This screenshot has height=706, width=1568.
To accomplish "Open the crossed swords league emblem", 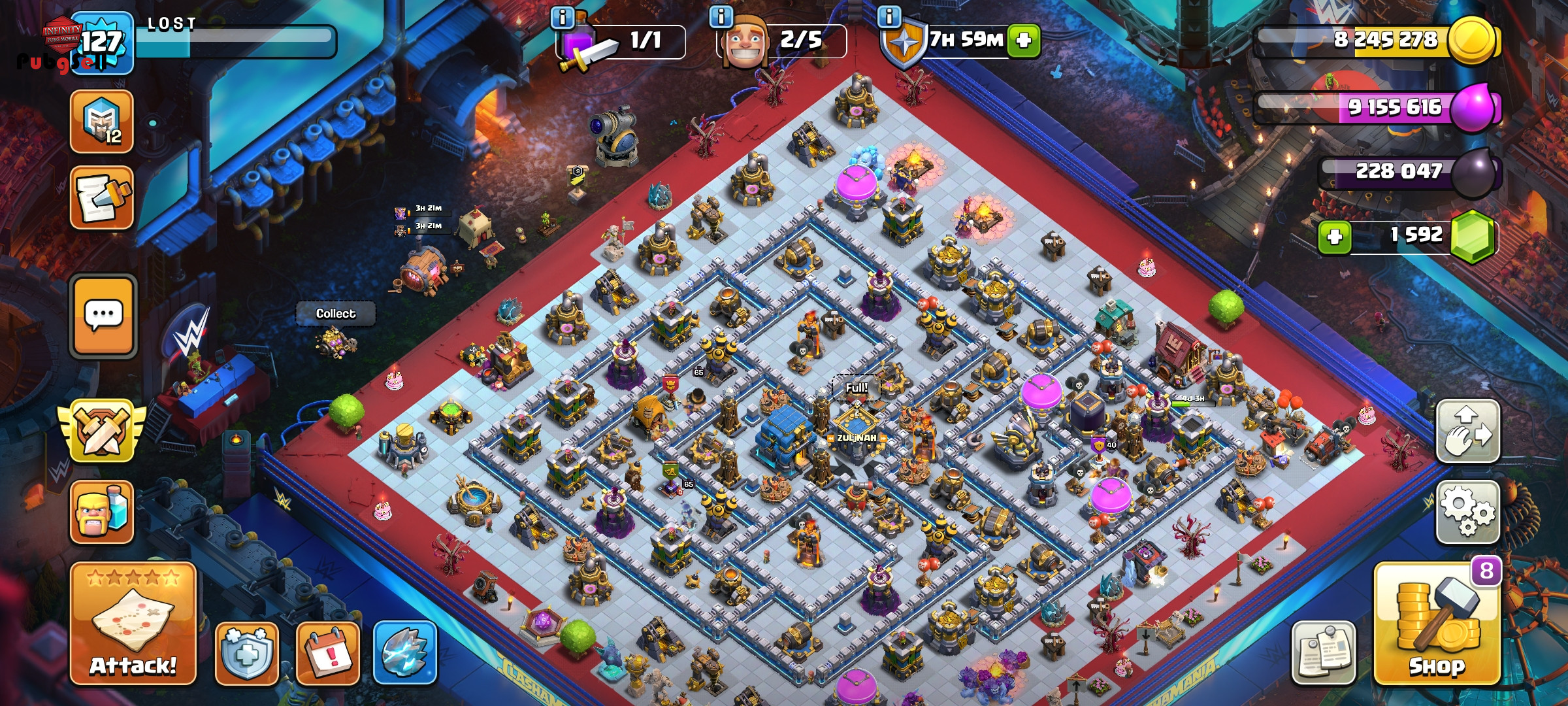I will (102, 431).
